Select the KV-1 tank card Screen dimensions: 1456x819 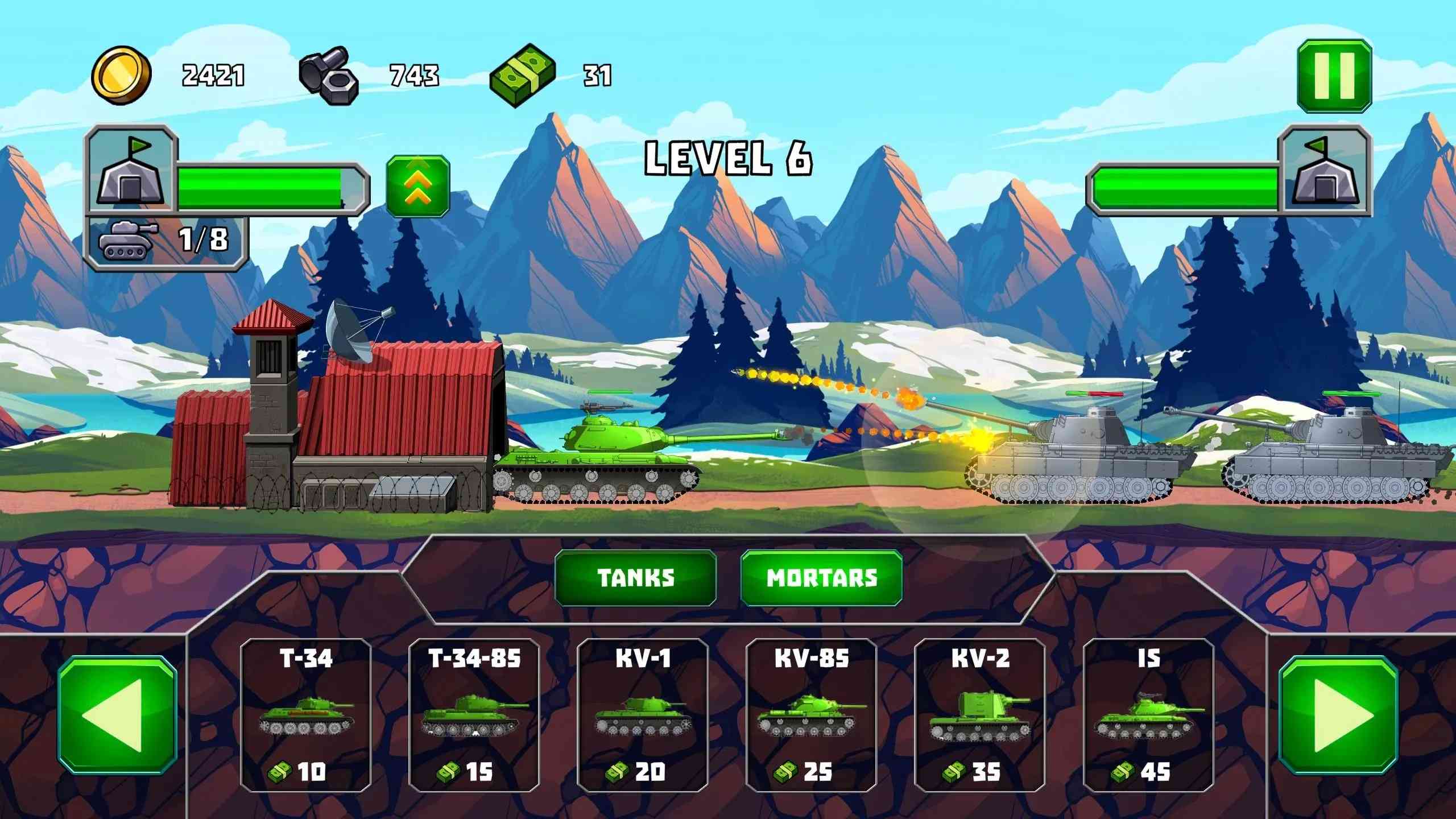click(642, 715)
